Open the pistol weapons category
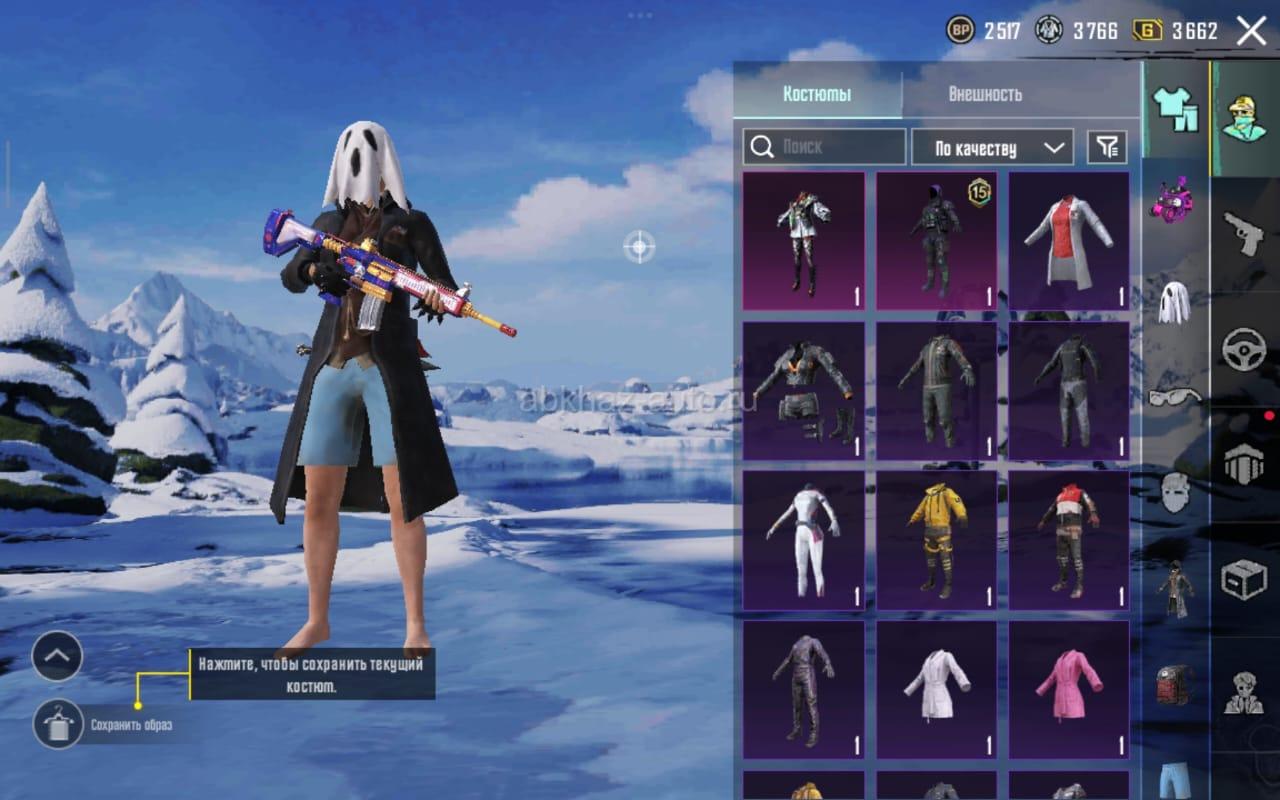Screen dimensions: 1280x800 (x=1244, y=233)
